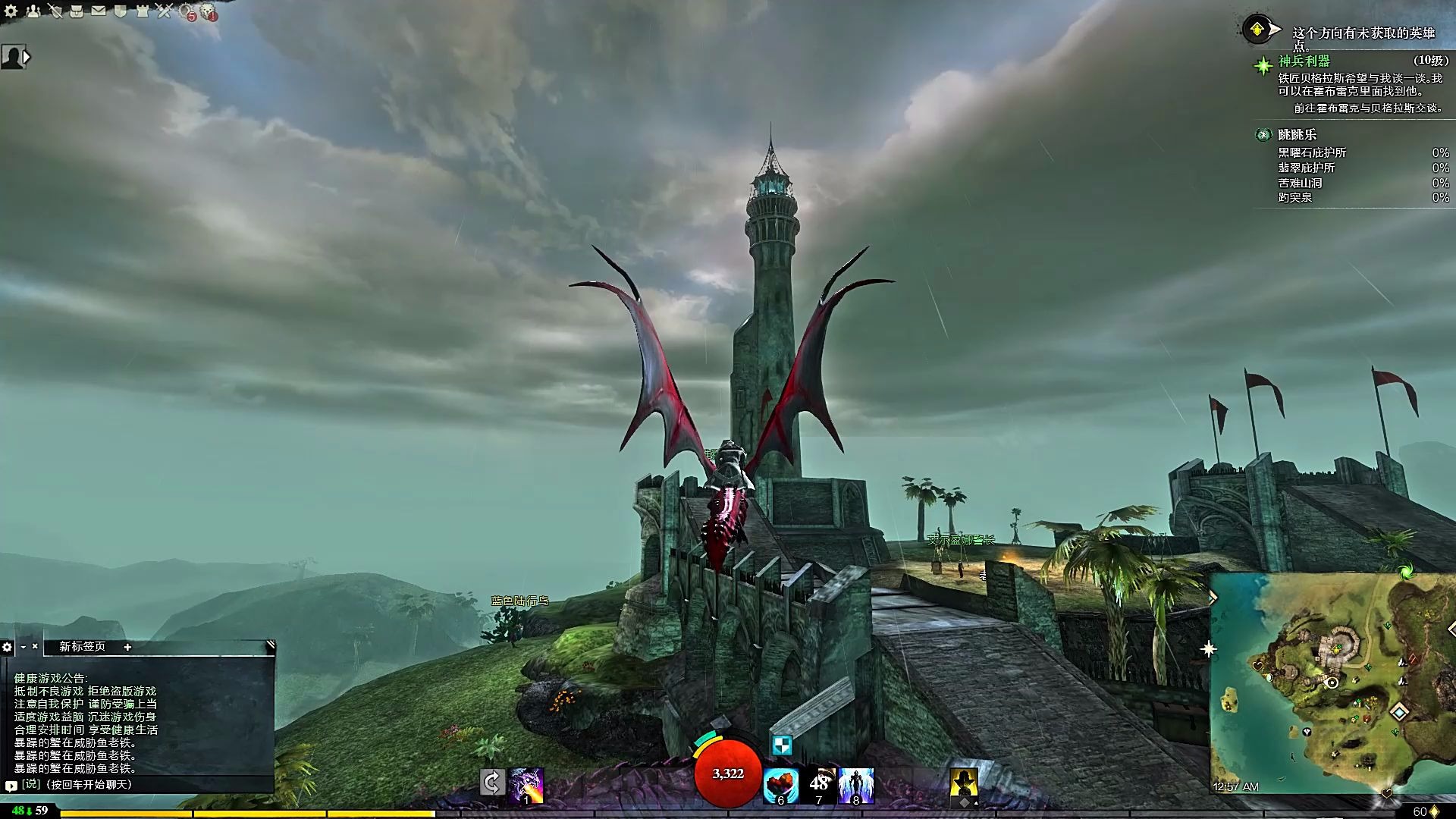Click the weapon swap arrow button
The width and height of the screenshot is (1456, 819).
pyautogui.click(x=491, y=783)
